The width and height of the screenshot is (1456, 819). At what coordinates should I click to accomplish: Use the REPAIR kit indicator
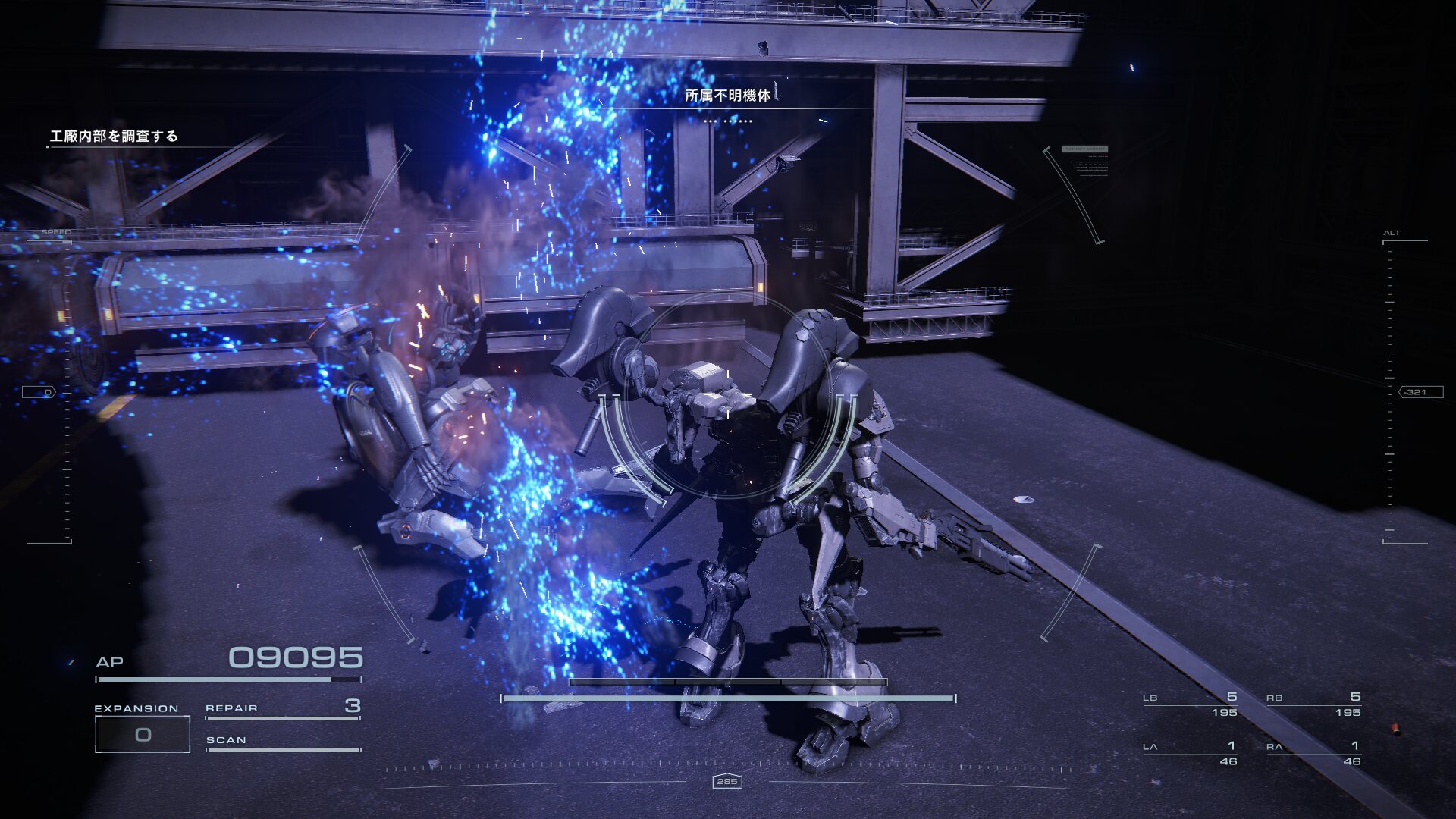pyautogui.click(x=282, y=708)
